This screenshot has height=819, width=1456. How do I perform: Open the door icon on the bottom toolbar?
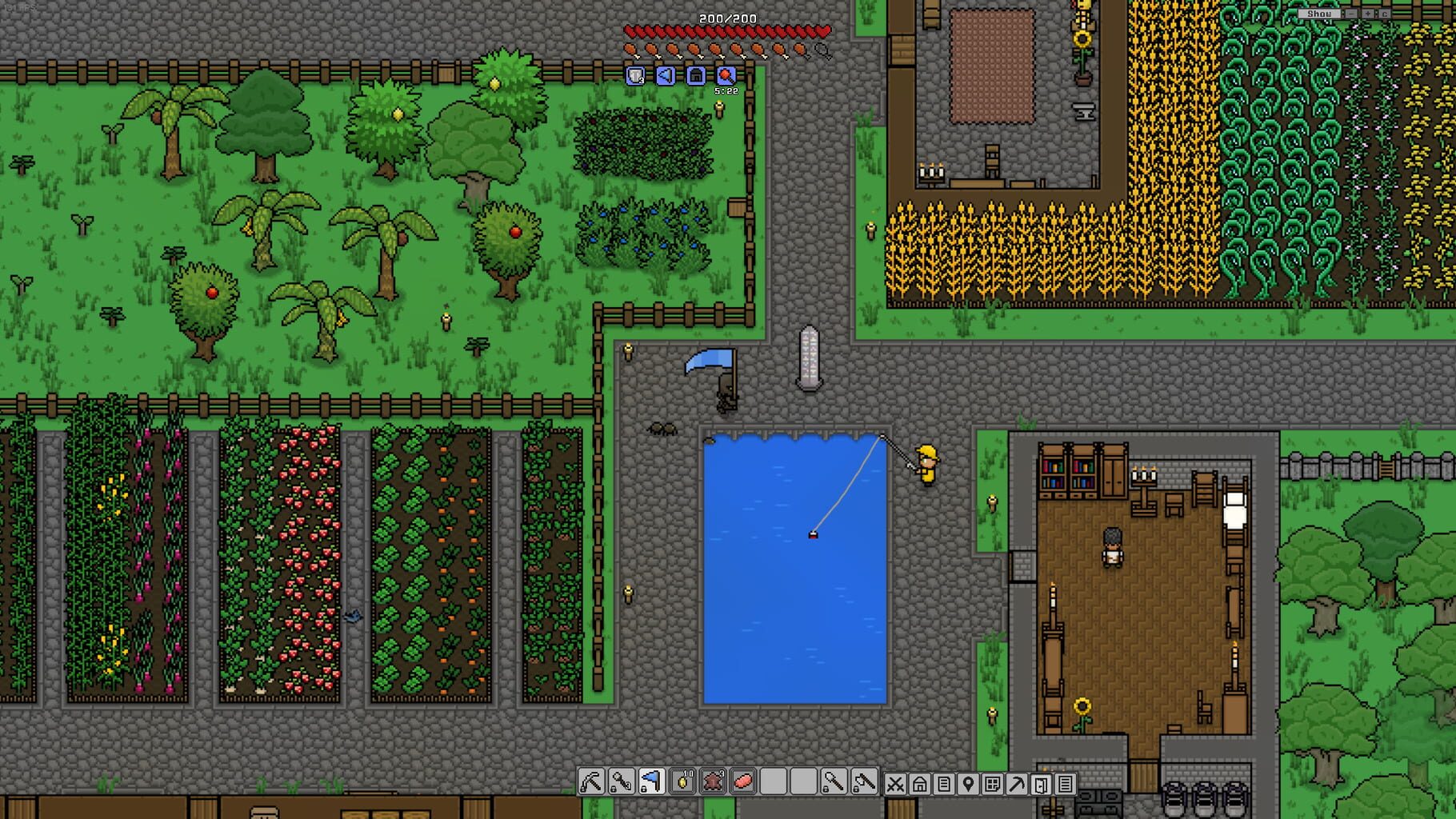(x=1042, y=784)
